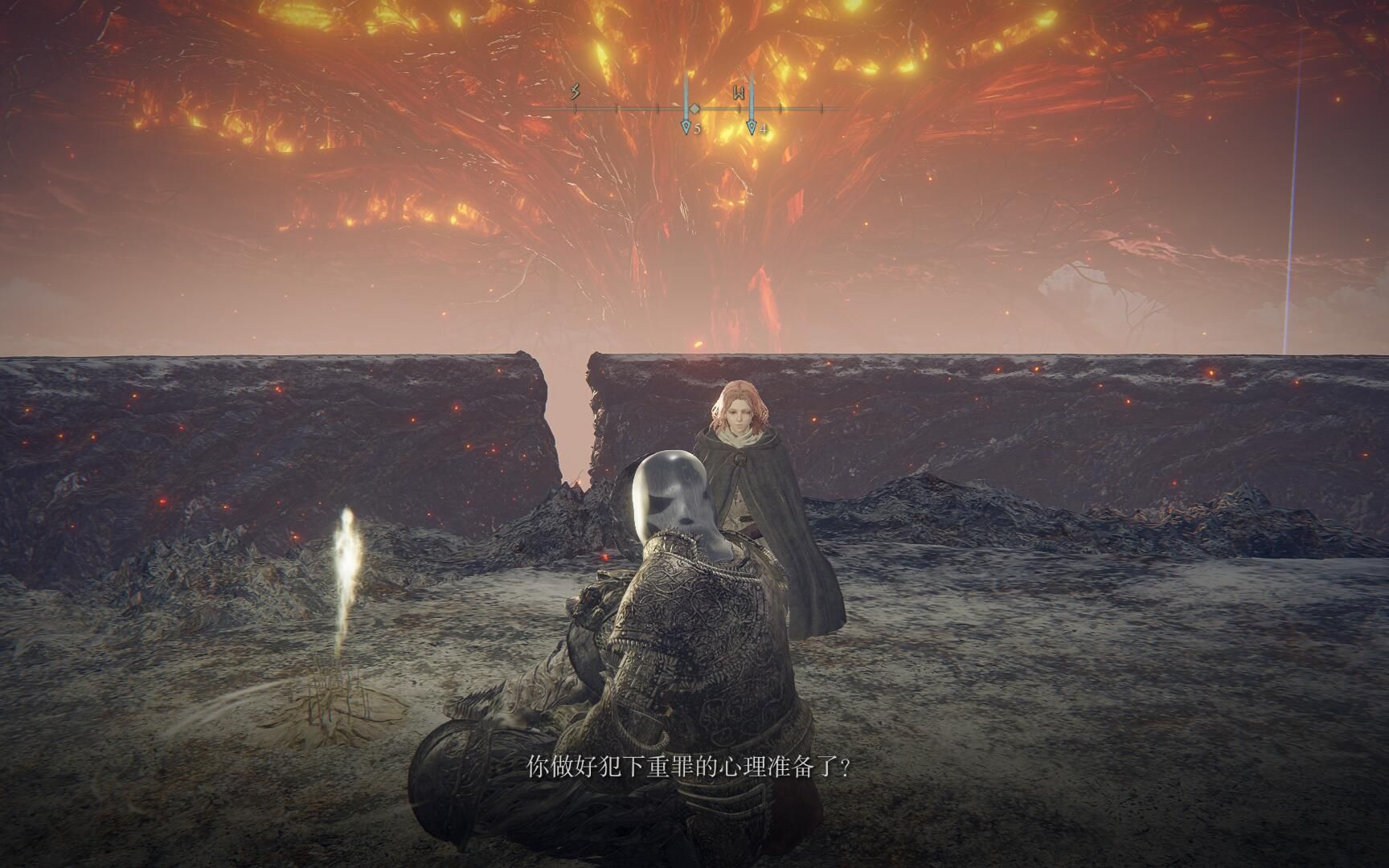Select the compass marker numbered 4

(x=752, y=126)
